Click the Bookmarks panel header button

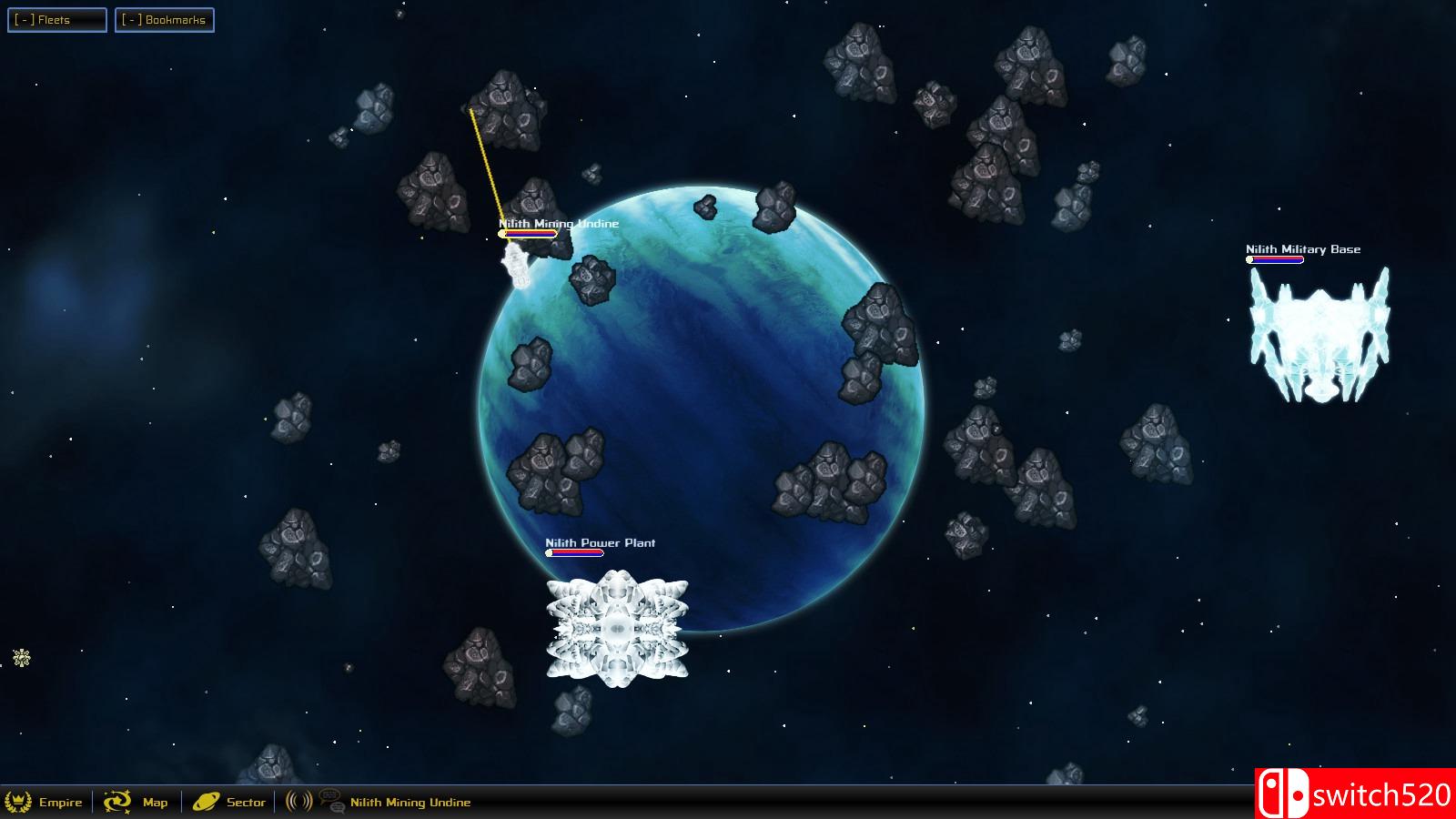pos(164,19)
